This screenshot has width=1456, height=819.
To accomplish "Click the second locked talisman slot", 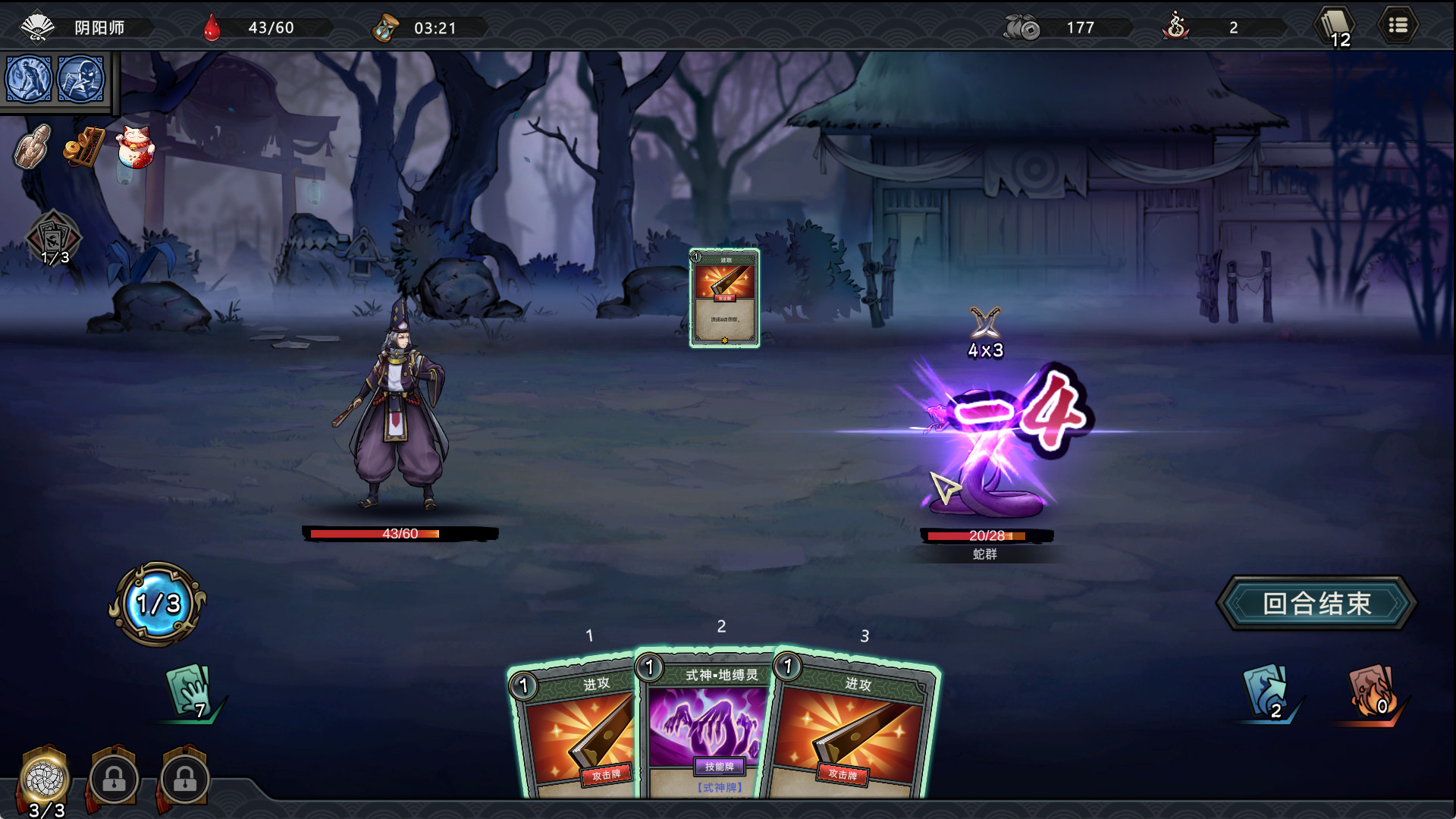I will point(185,779).
